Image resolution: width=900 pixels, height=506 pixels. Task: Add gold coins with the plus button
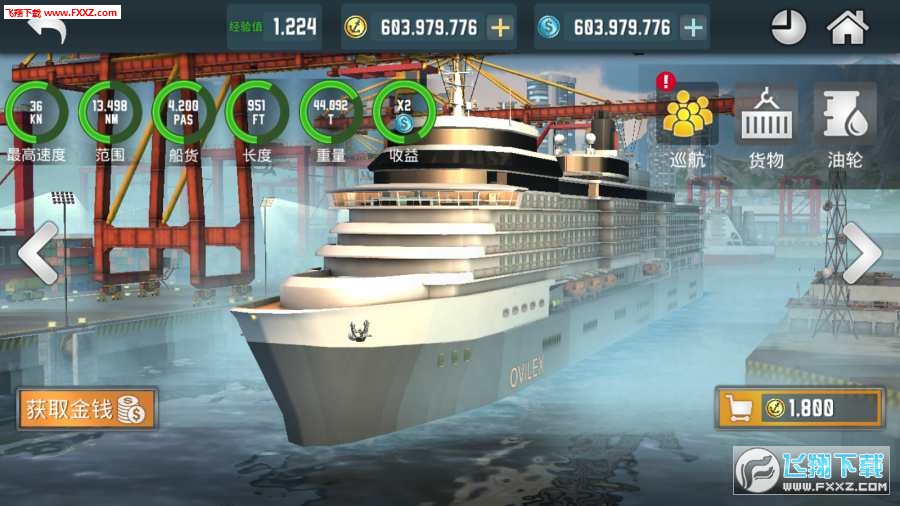[x=500, y=27]
